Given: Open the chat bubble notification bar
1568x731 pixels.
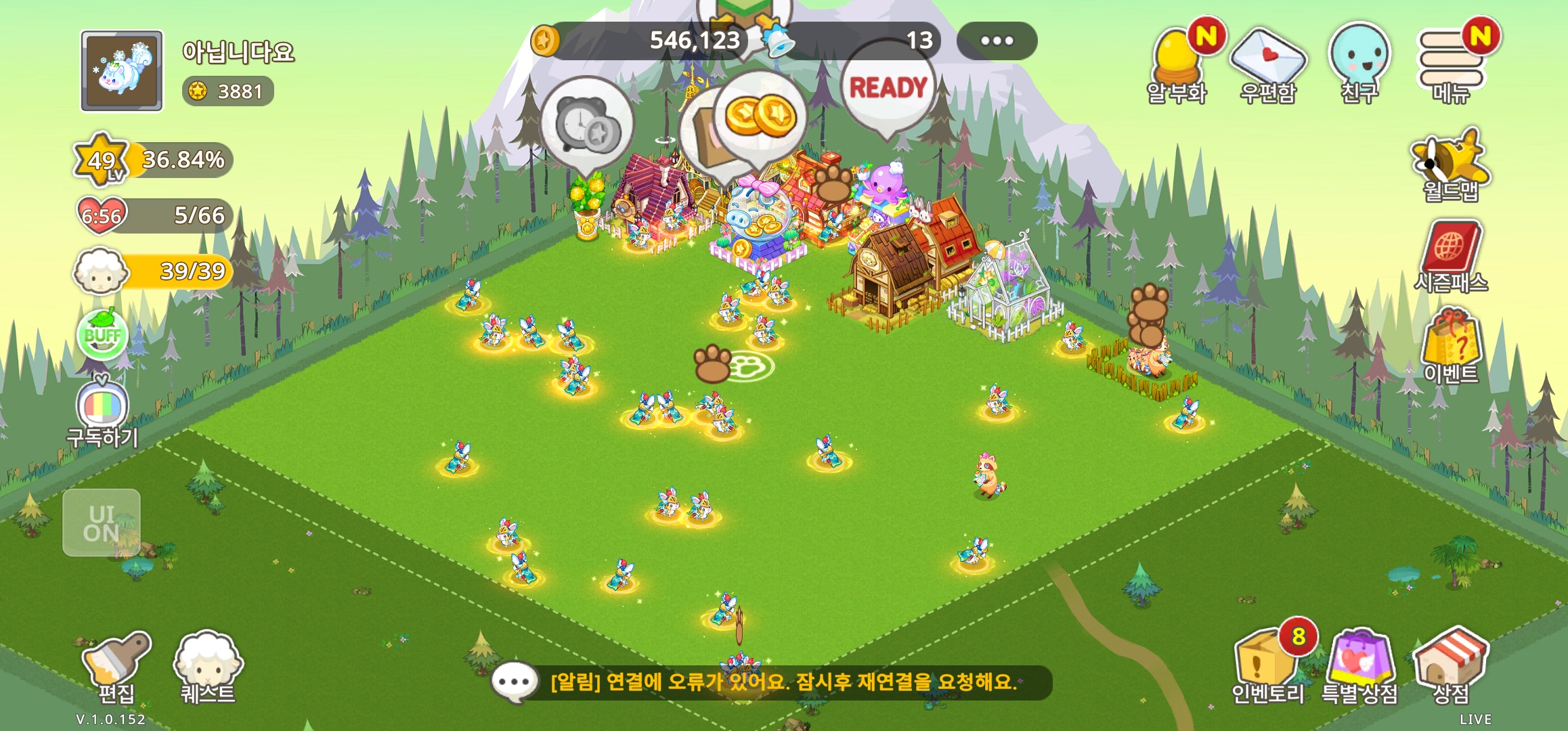Looking at the screenshot, I should click(772, 682).
